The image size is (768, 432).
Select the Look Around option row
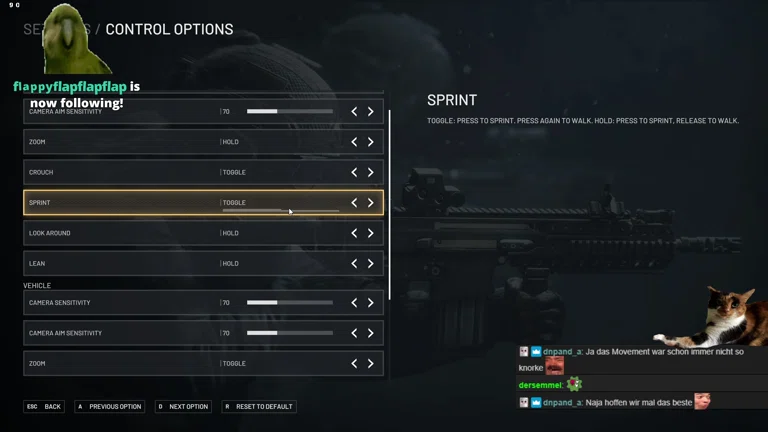(120, 233)
